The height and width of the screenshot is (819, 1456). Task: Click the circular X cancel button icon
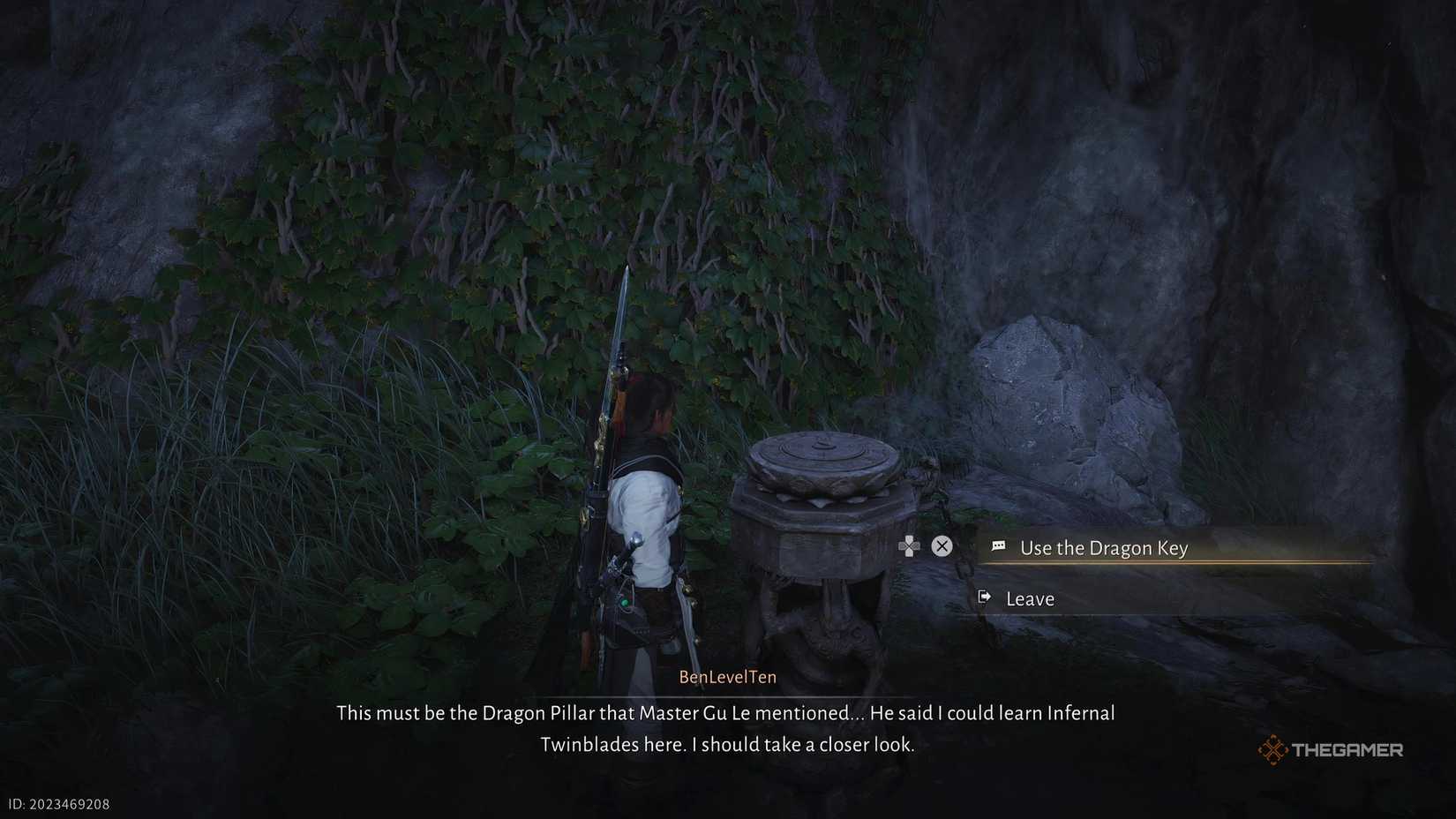(x=941, y=546)
